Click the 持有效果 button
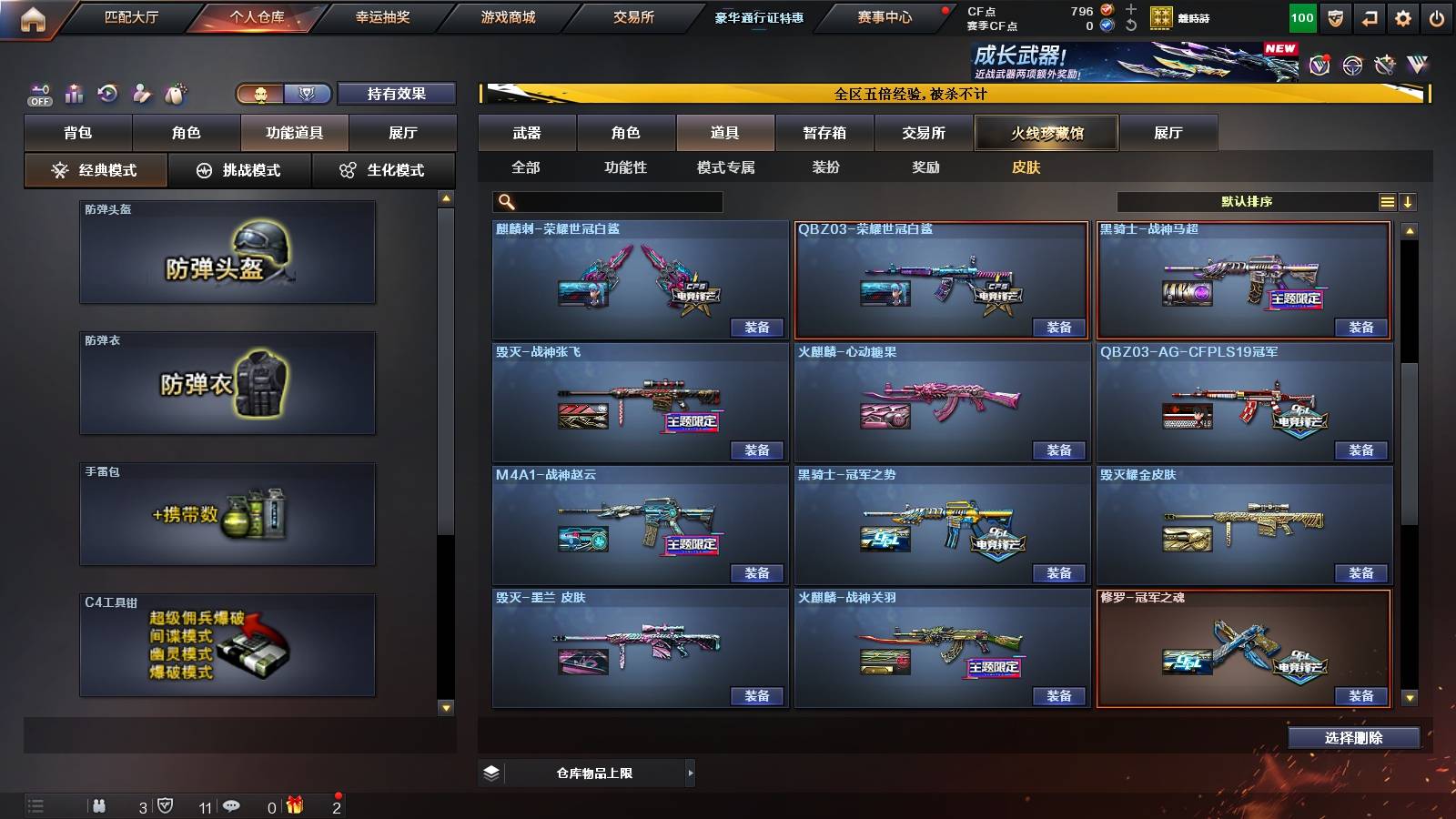 click(x=398, y=94)
